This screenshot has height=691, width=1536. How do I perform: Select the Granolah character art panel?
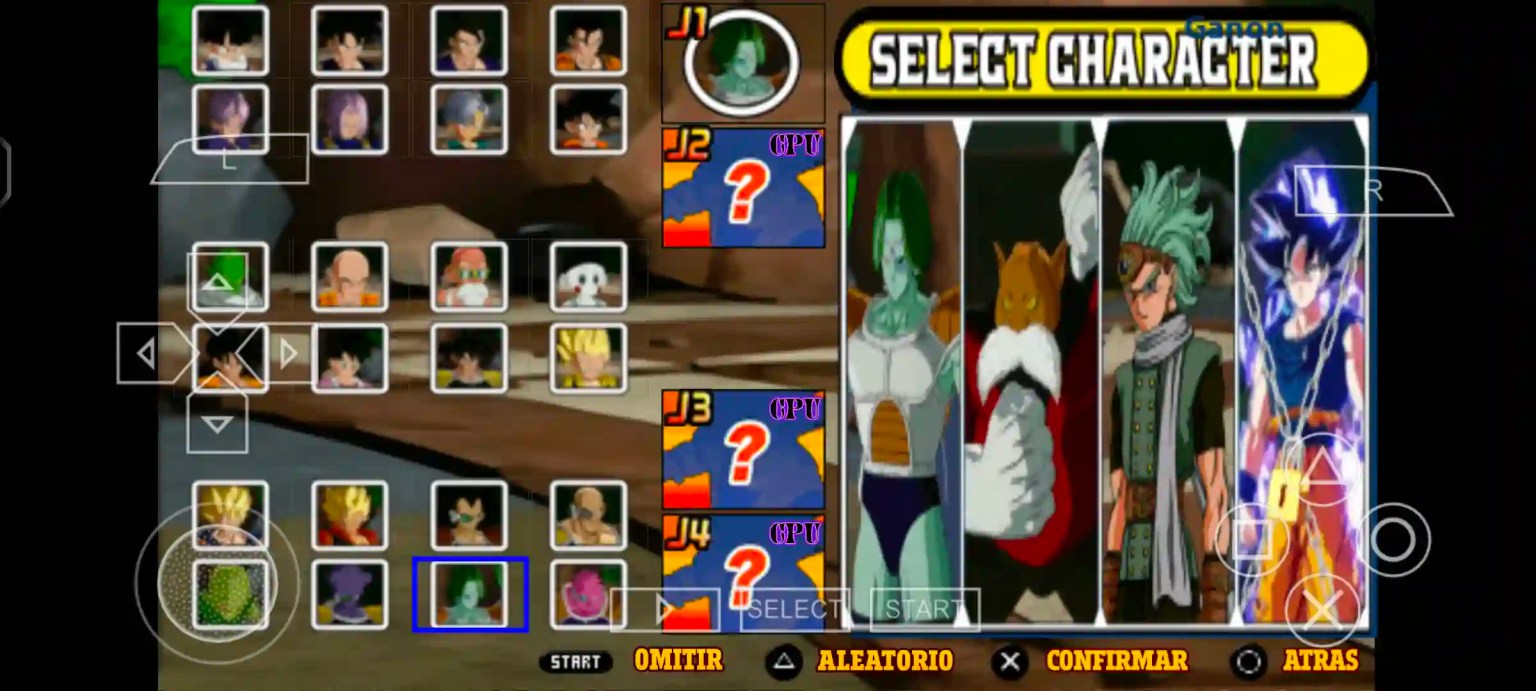click(1168, 372)
